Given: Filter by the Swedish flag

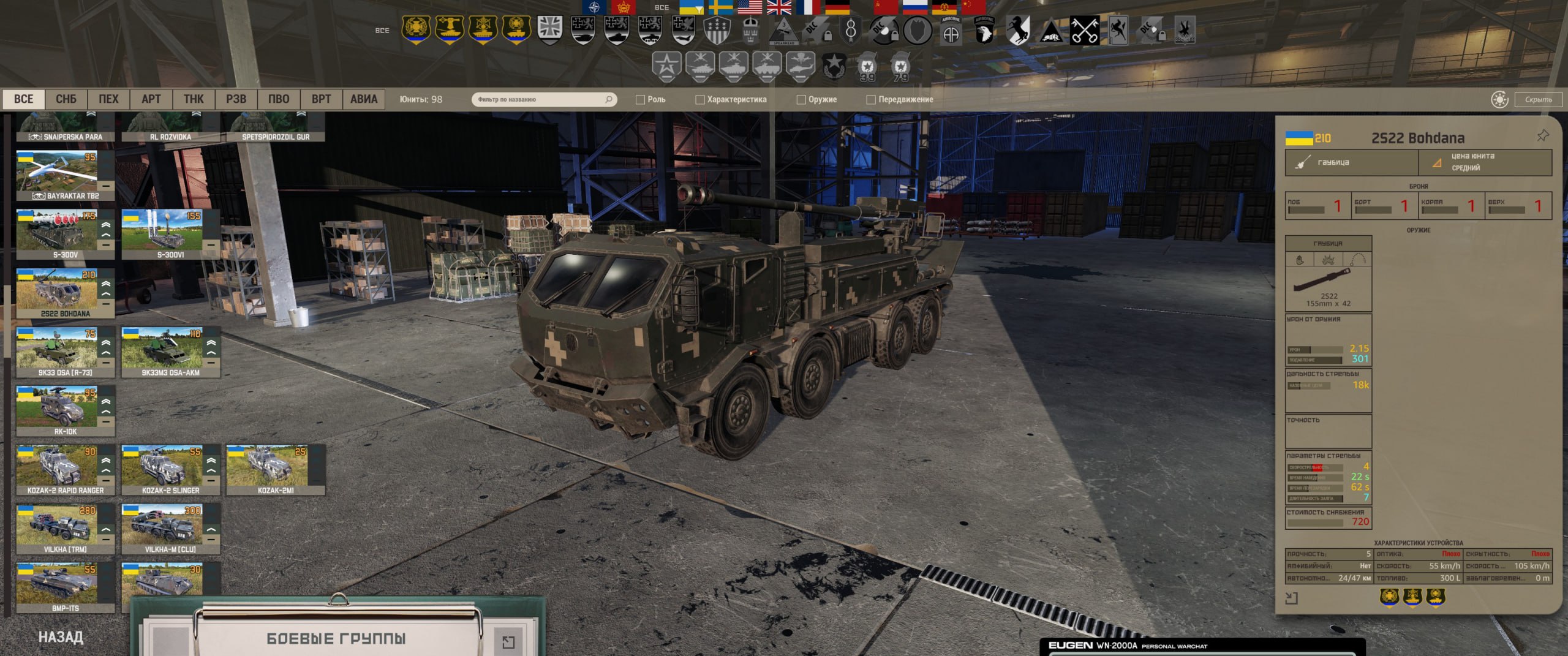Looking at the screenshot, I should tap(720, 7).
